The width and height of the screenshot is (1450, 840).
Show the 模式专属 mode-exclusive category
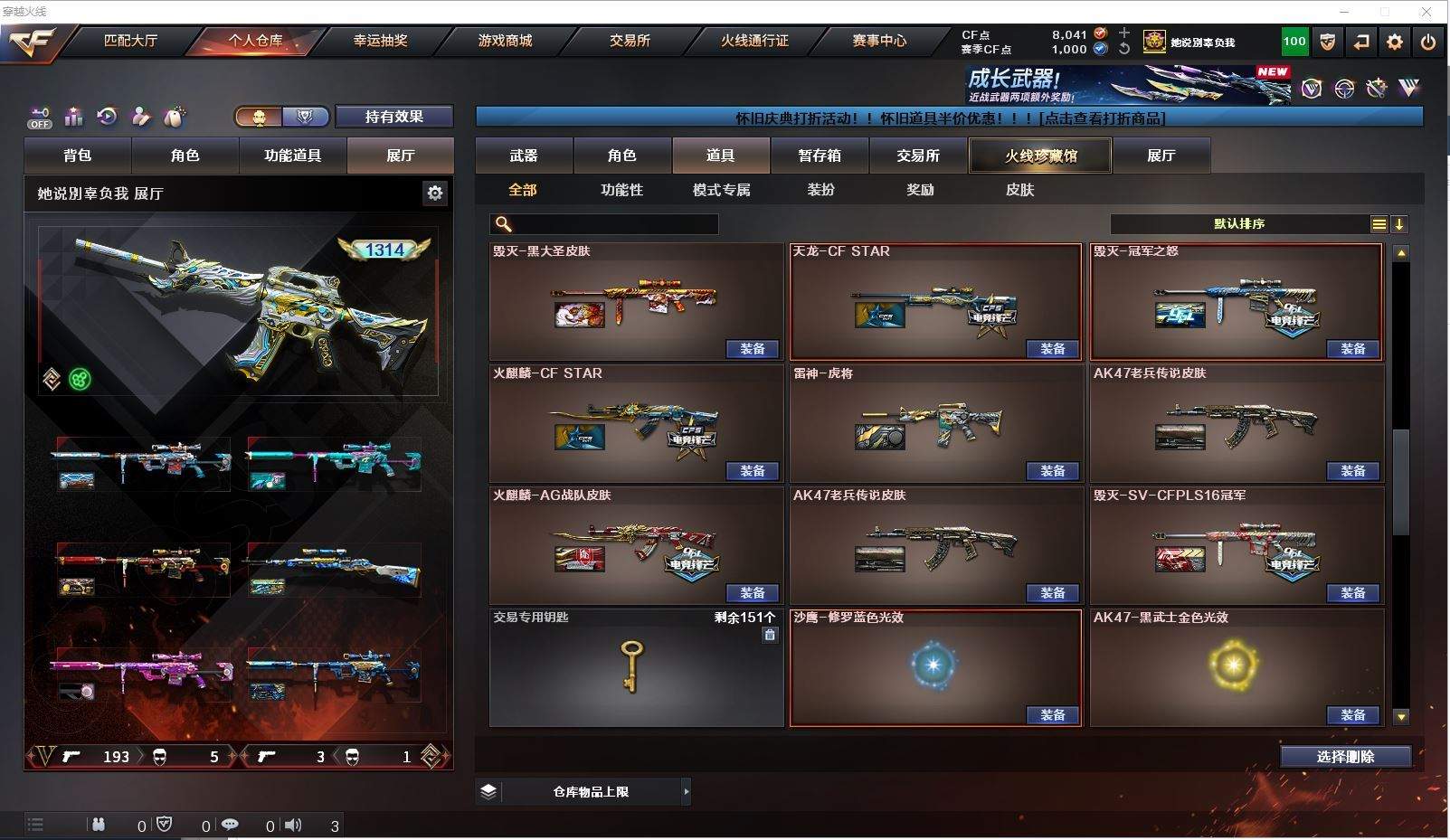(721, 190)
